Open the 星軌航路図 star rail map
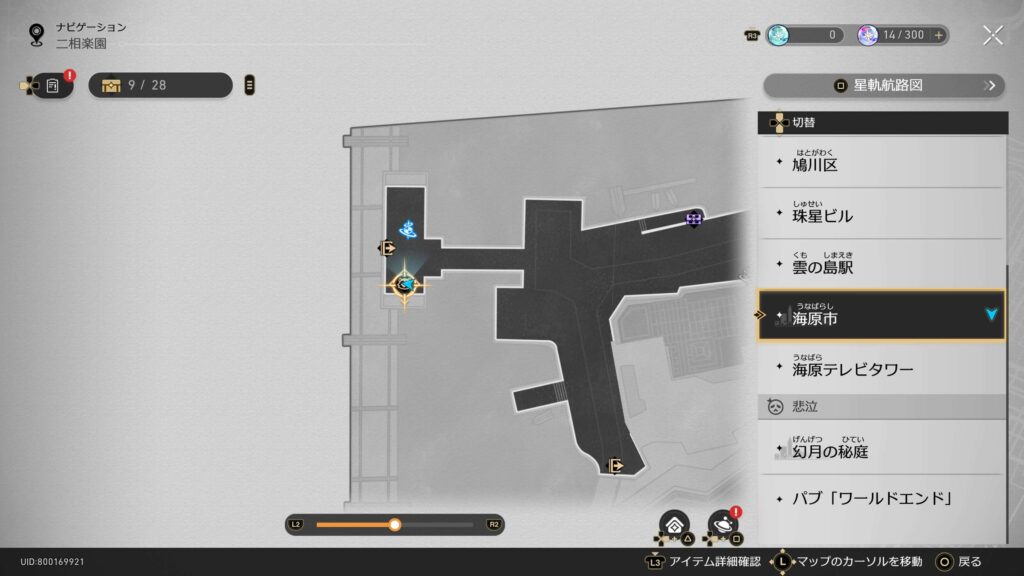1024x576 pixels. click(883, 85)
